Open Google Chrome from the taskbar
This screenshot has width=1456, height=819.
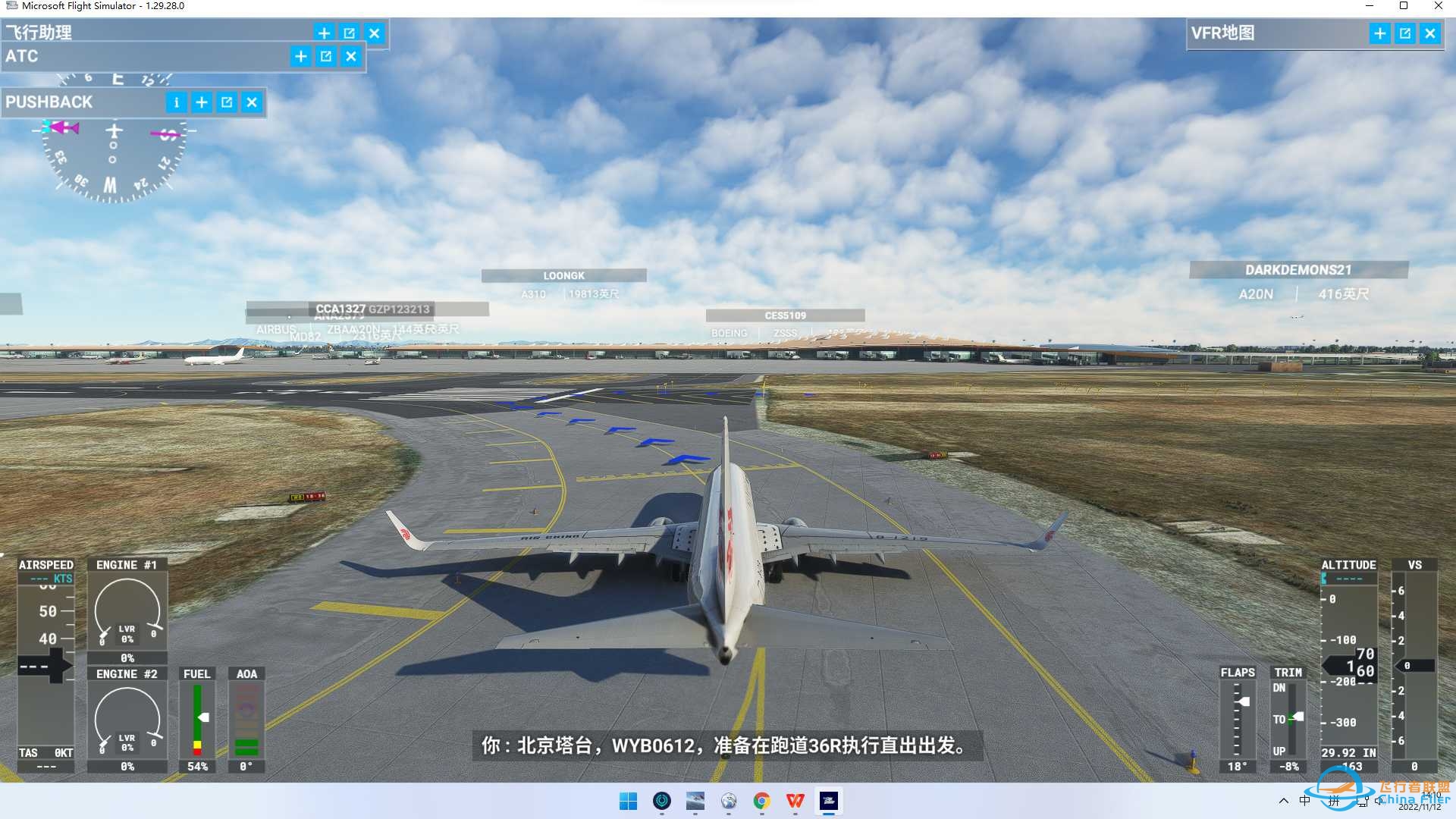pyautogui.click(x=762, y=802)
